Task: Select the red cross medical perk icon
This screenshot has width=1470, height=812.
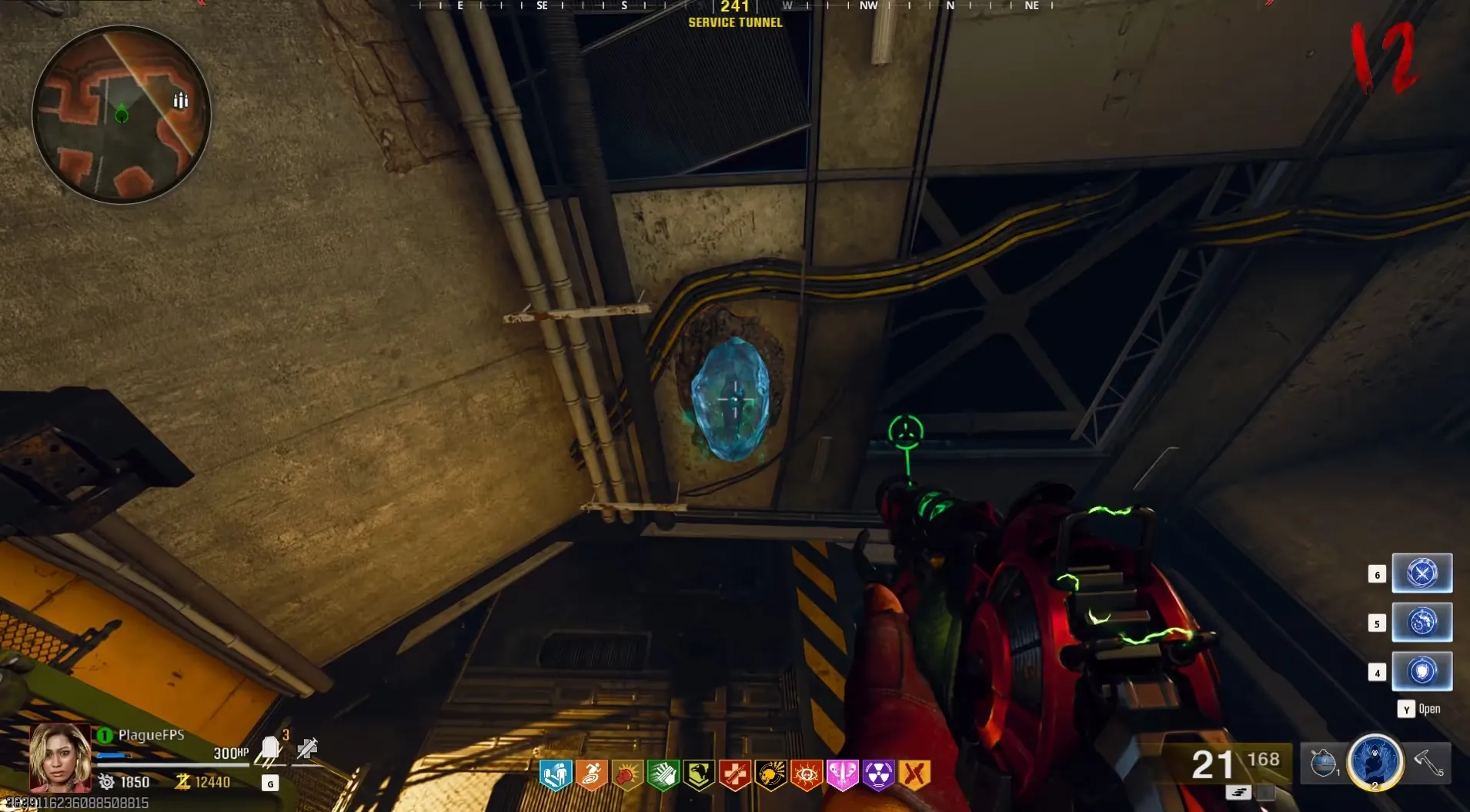Action: [x=735, y=774]
